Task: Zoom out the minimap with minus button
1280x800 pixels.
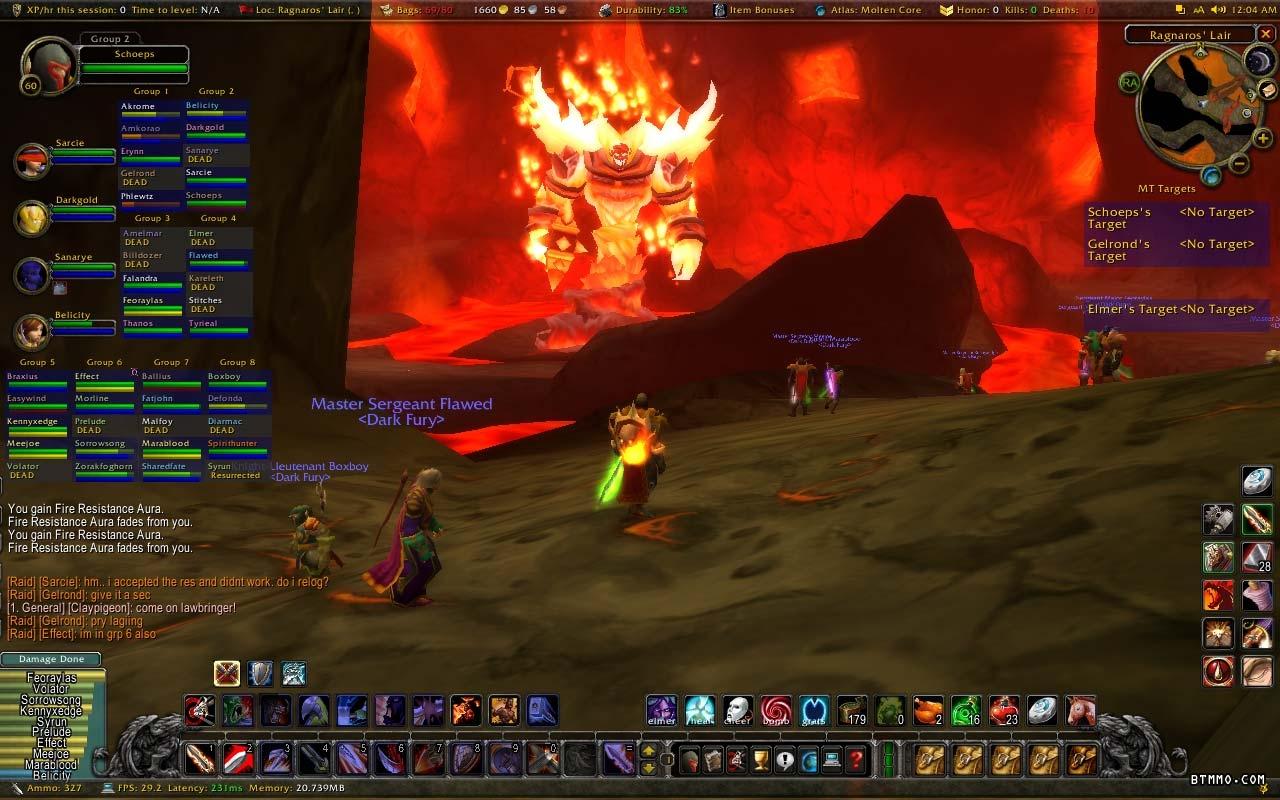Action: pyautogui.click(x=1238, y=164)
